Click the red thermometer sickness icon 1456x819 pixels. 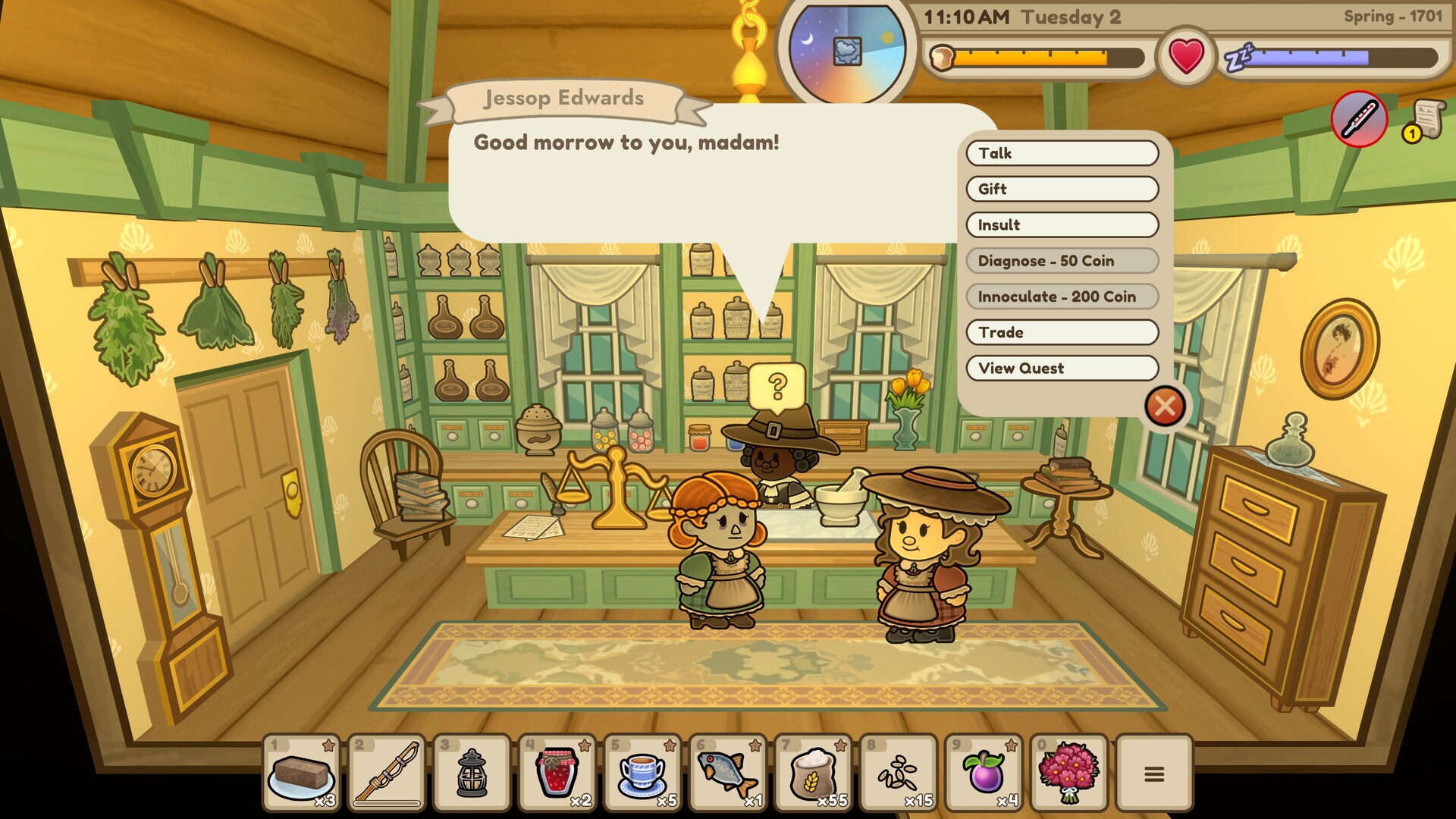click(1358, 118)
